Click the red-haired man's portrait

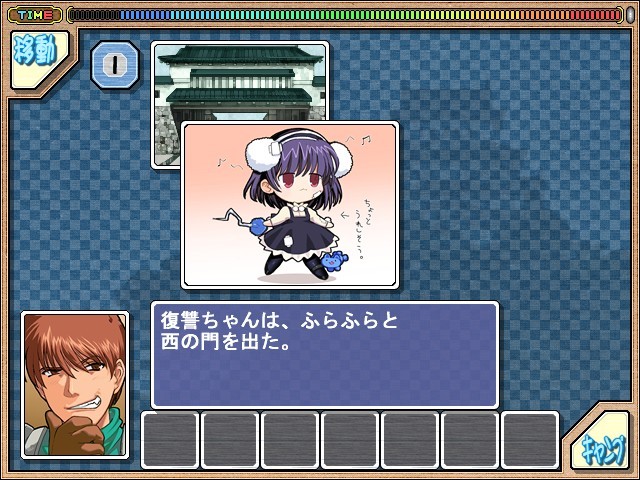(75, 385)
